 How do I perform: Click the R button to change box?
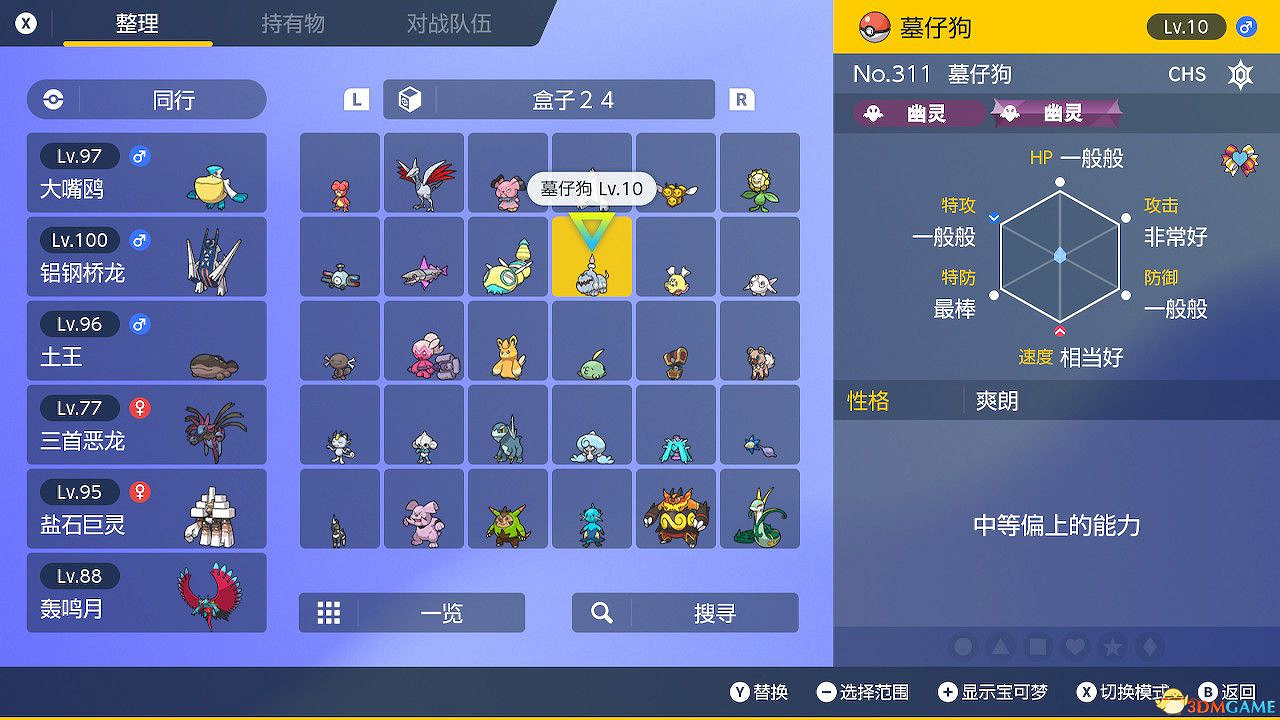click(x=739, y=99)
